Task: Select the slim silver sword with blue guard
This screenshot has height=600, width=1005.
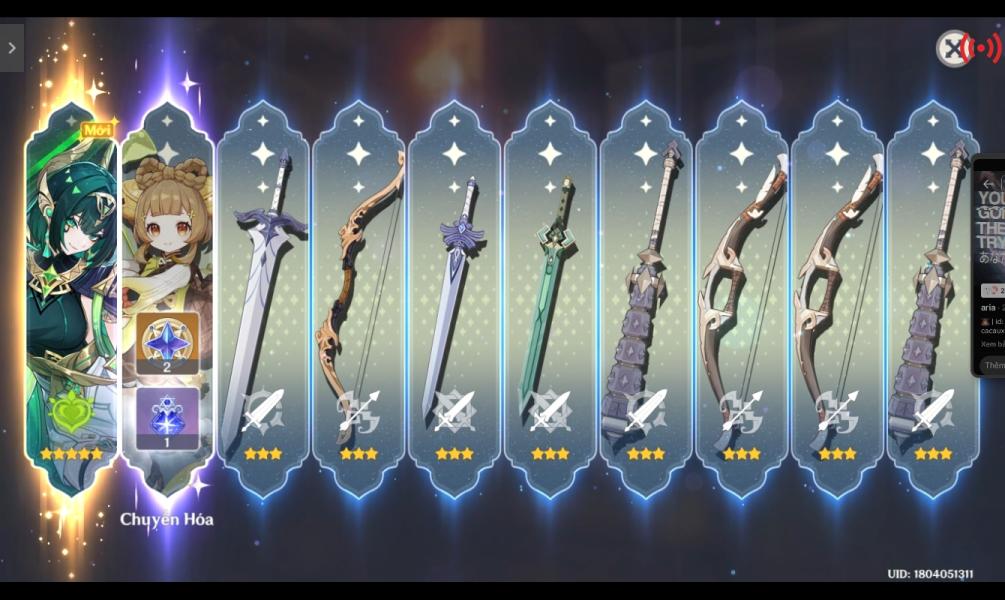Action: pos(454,300)
